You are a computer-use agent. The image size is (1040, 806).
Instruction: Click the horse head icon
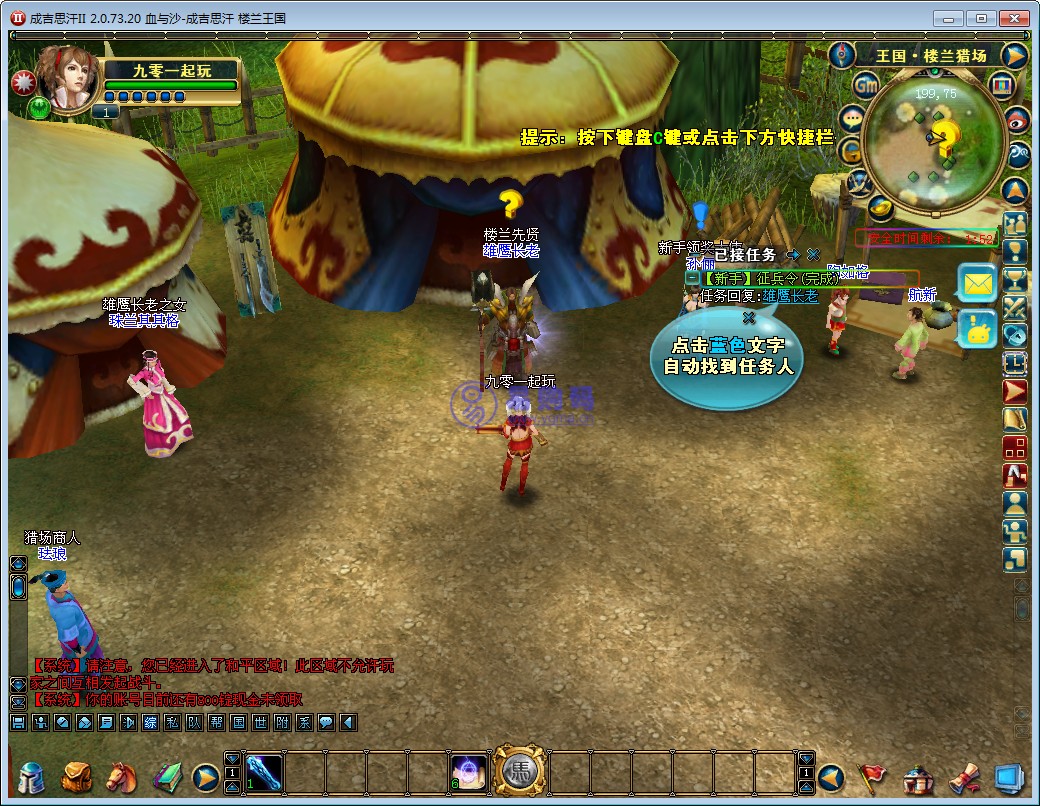(x=120, y=776)
